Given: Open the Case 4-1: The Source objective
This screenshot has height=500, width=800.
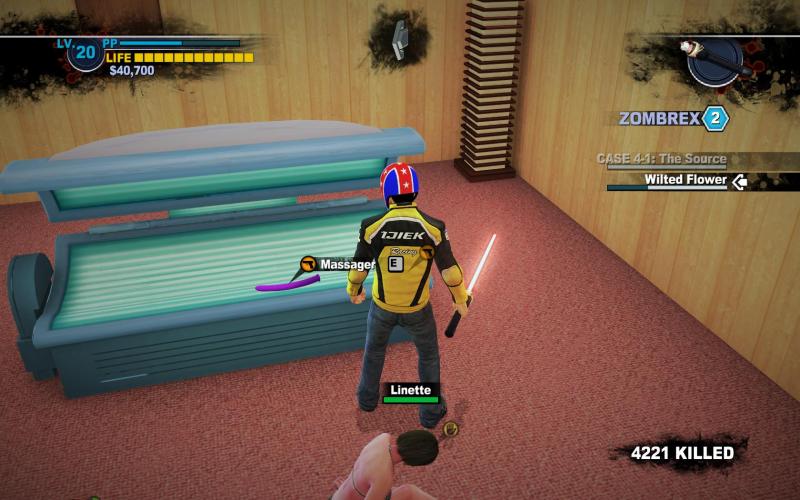Looking at the screenshot, I should 662,159.
